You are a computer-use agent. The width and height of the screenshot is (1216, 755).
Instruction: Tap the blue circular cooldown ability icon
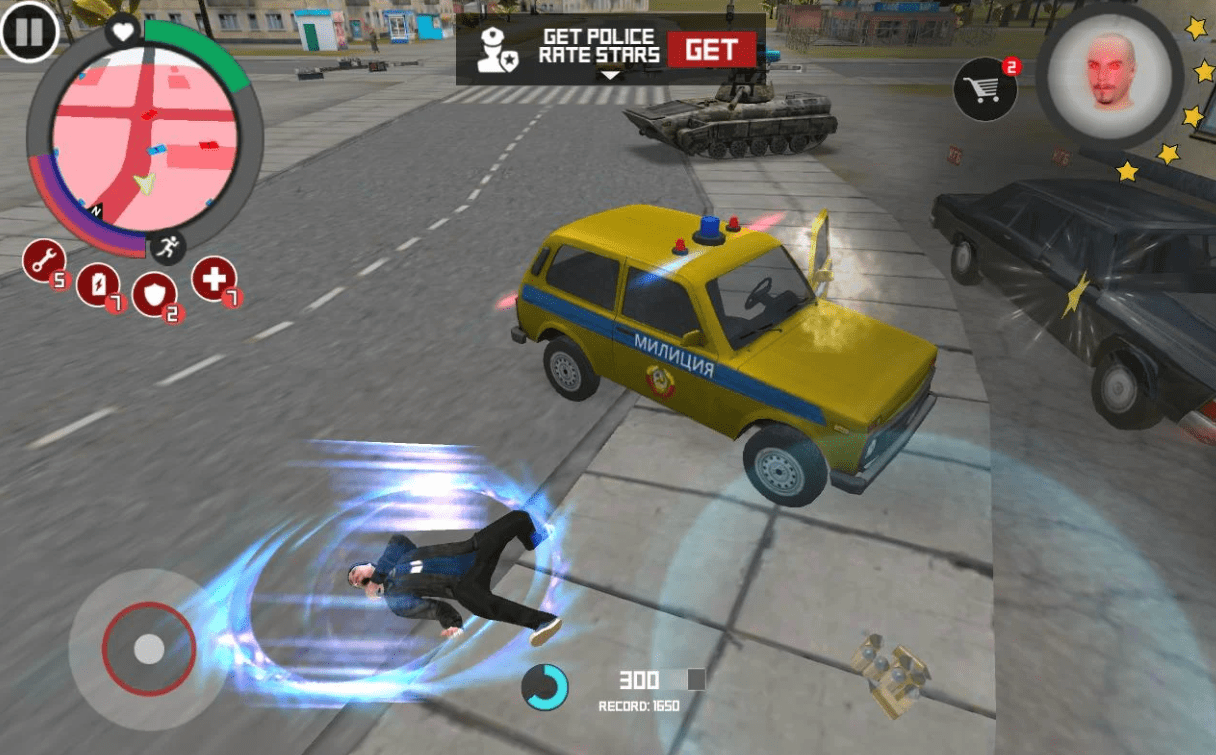coord(544,687)
